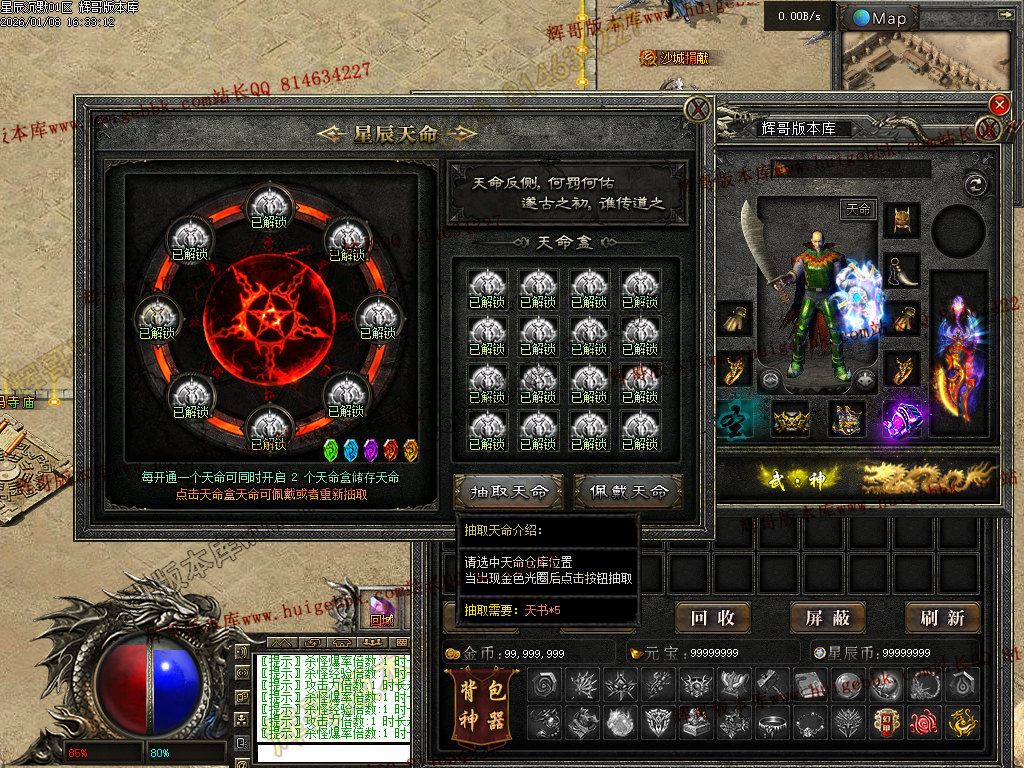The image size is (1024, 768).
Task: Select the topmost unlocked destiny node on the ring
Action: click(268, 206)
